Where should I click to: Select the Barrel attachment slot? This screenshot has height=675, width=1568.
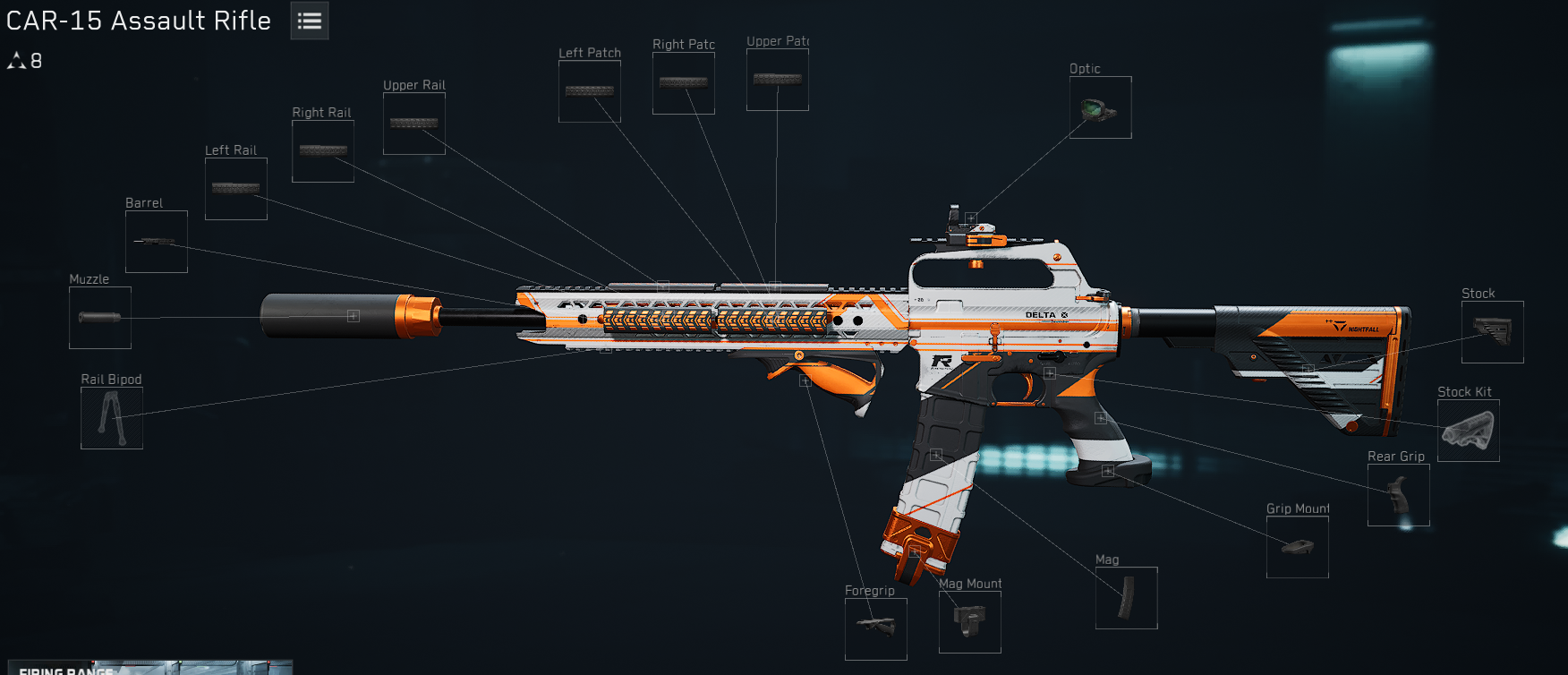tap(156, 241)
